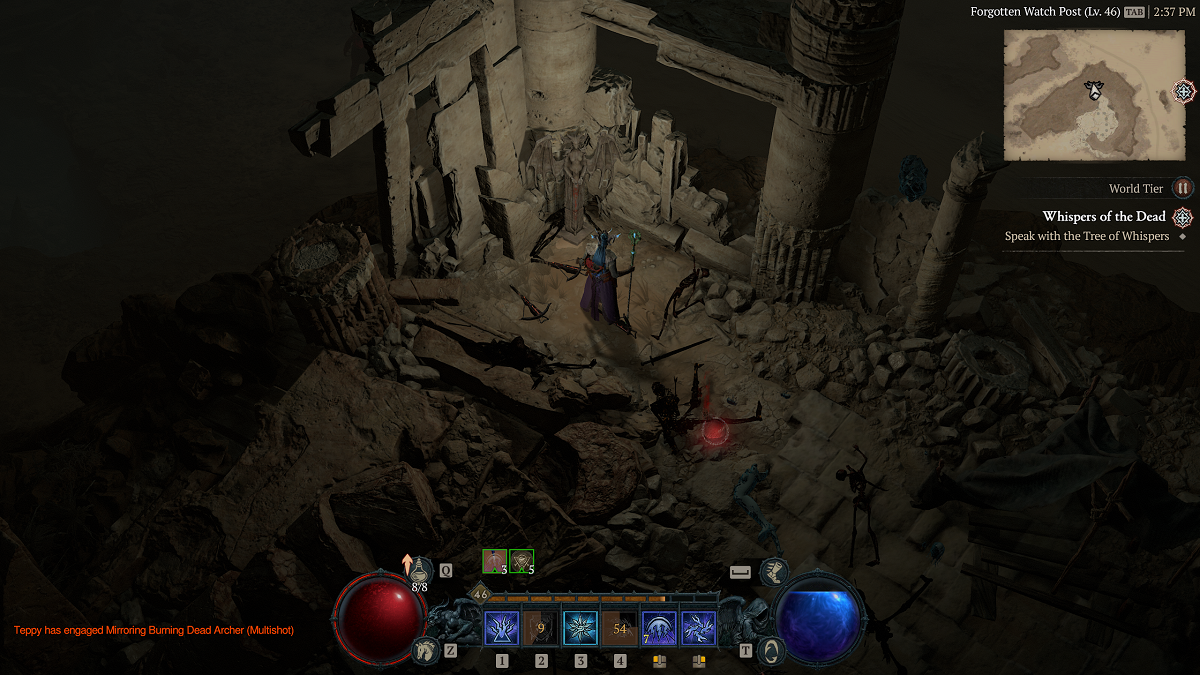Click the quest marker on the minimap edge
Screen dimensions: 1200x675
(1184, 92)
